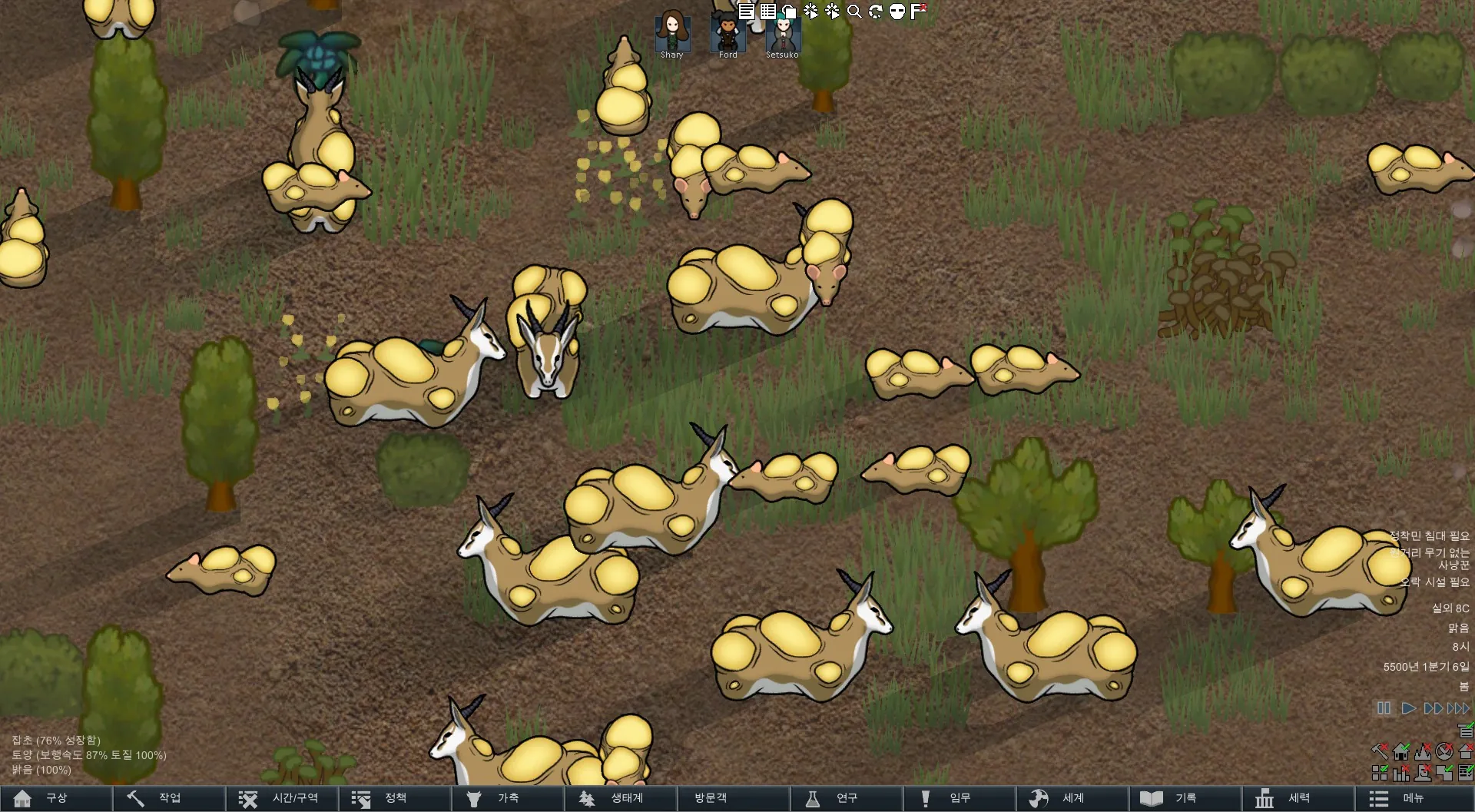Click the magnifying glass search icon

point(854,12)
